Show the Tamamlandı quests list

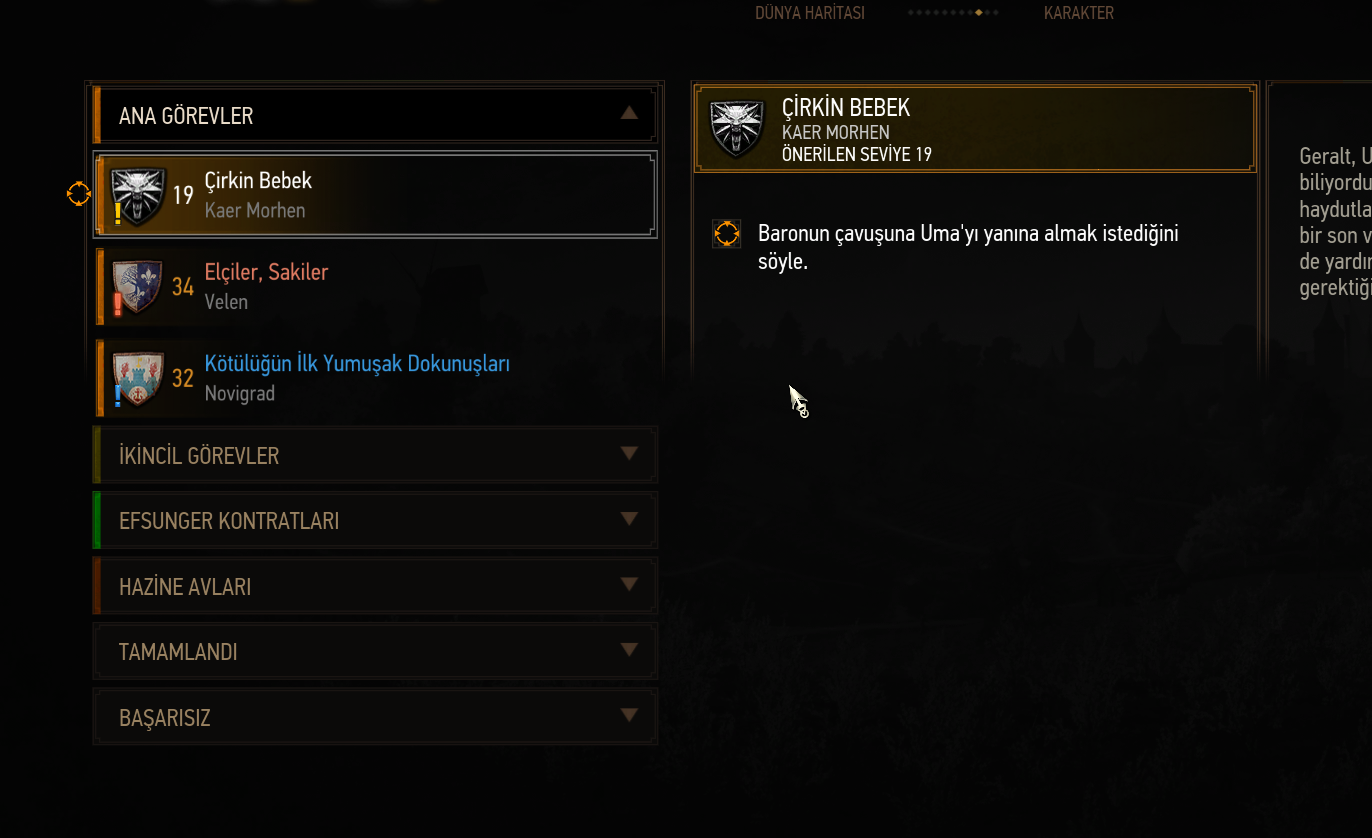(x=375, y=652)
